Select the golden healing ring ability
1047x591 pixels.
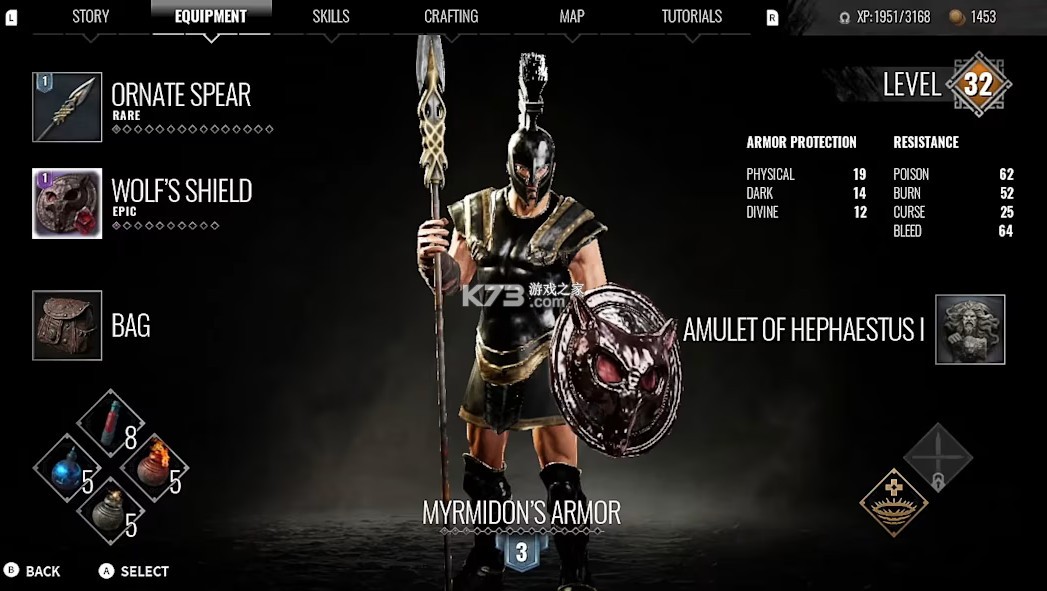tap(894, 501)
